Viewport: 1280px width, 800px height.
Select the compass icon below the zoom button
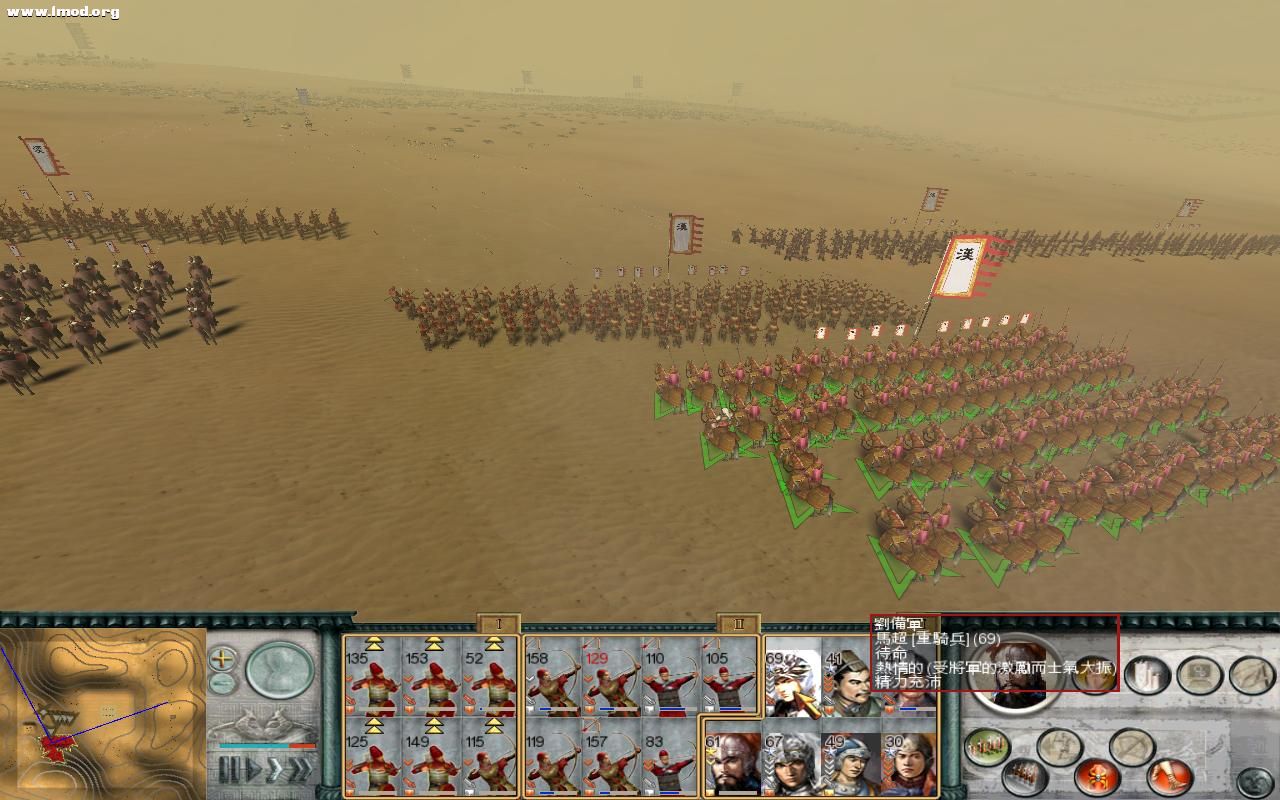click(x=221, y=682)
